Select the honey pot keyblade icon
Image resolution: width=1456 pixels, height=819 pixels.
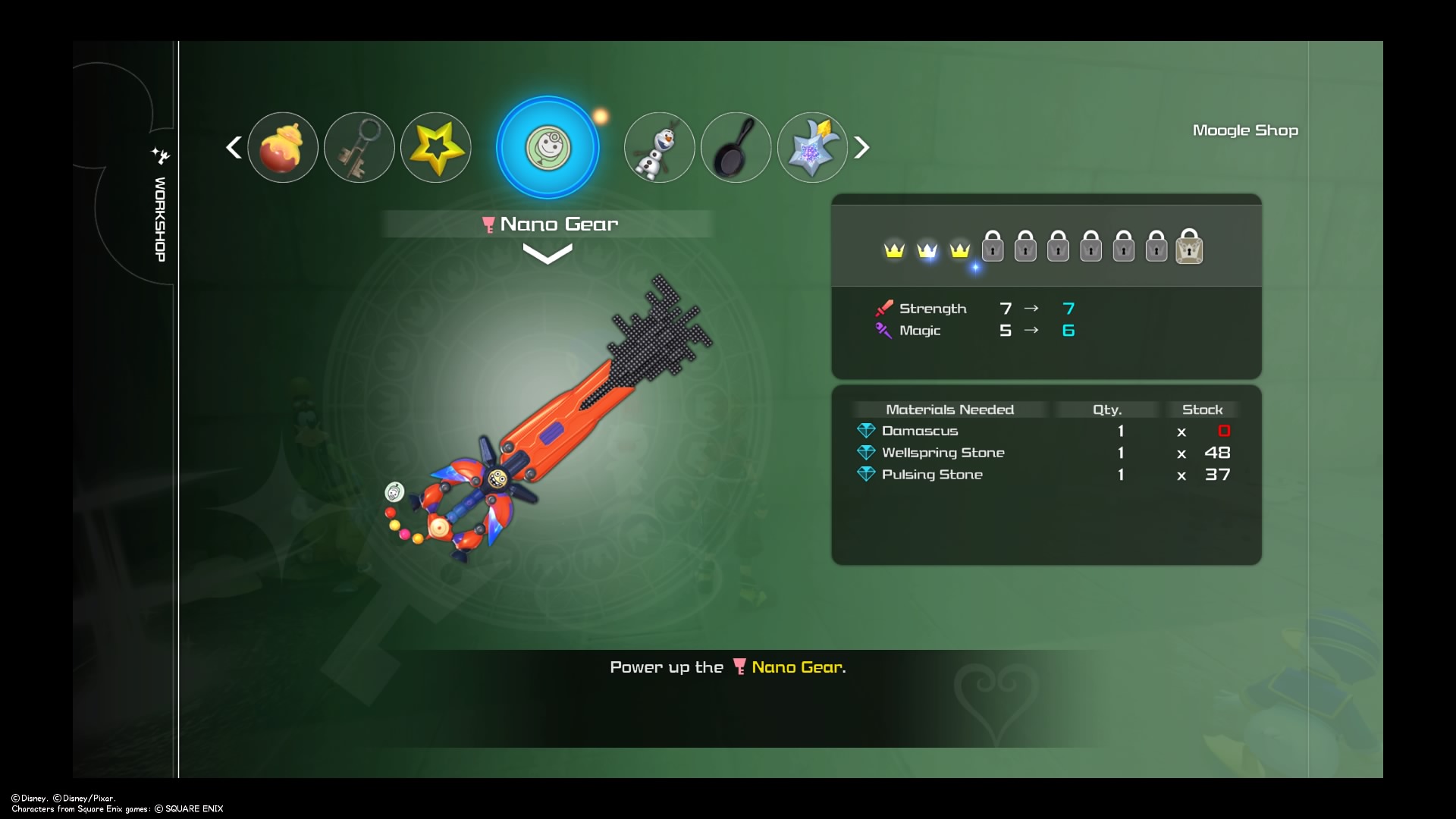point(282,148)
